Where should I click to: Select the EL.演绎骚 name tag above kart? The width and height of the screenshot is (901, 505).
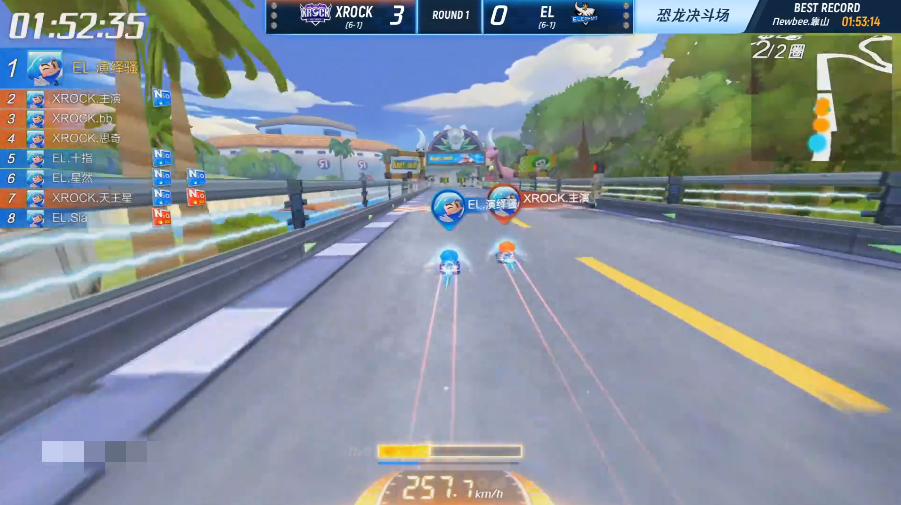coord(476,205)
